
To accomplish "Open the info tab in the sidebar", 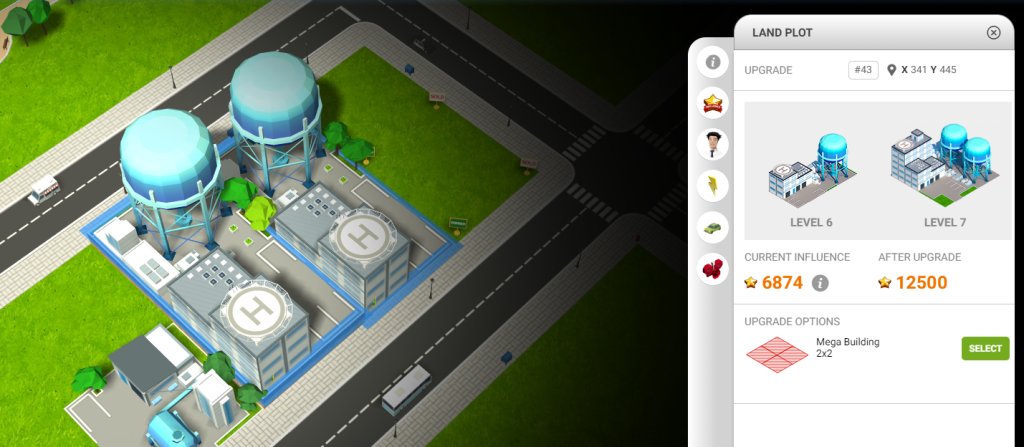I will (x=713, y=62).
